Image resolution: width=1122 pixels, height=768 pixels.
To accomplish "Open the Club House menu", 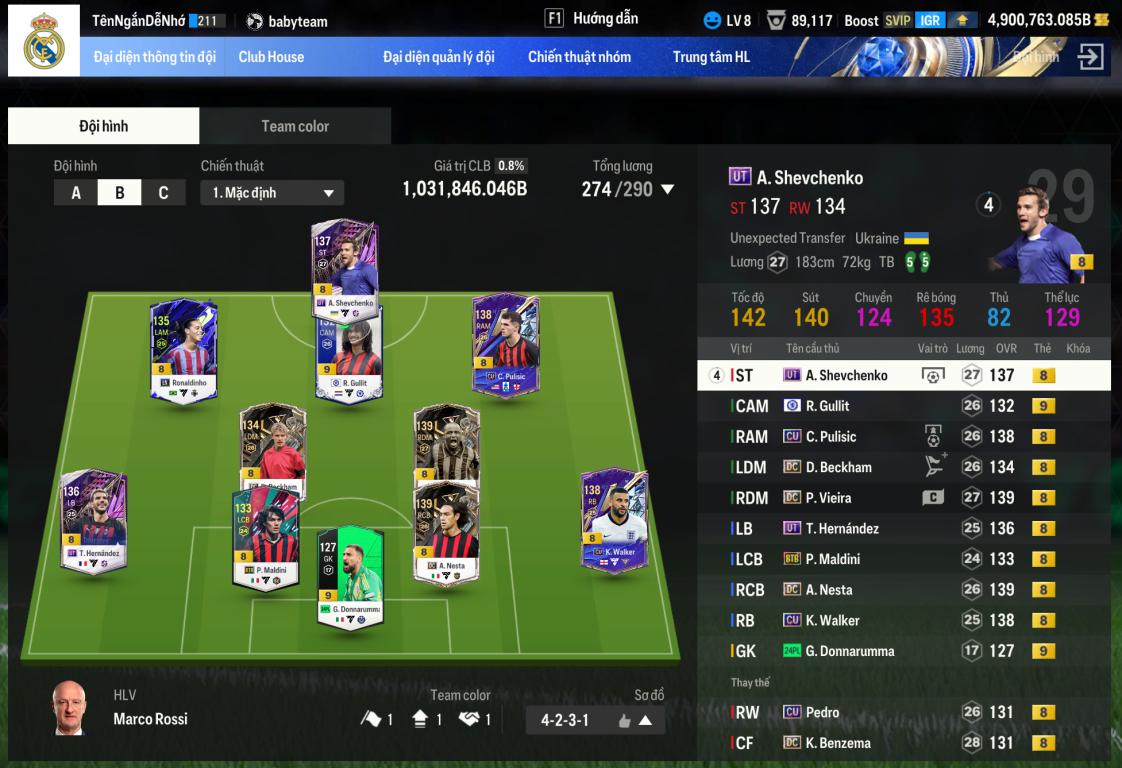I will point(271,57).
